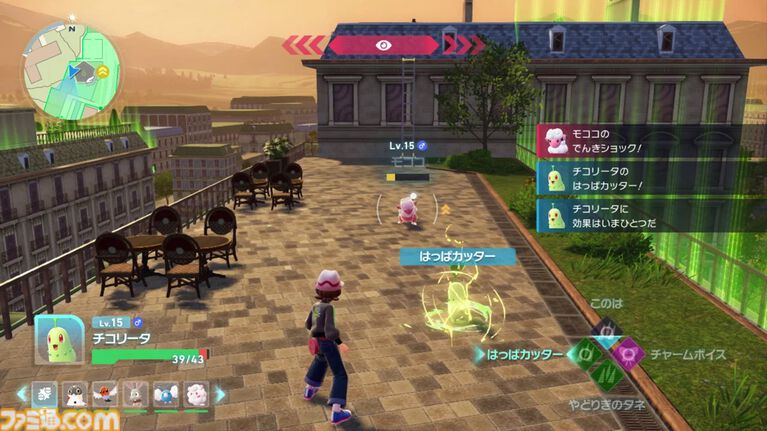The image size is (767, 431).
Task: Click the red eye alert indicator
Action: [x=383, y=44]
